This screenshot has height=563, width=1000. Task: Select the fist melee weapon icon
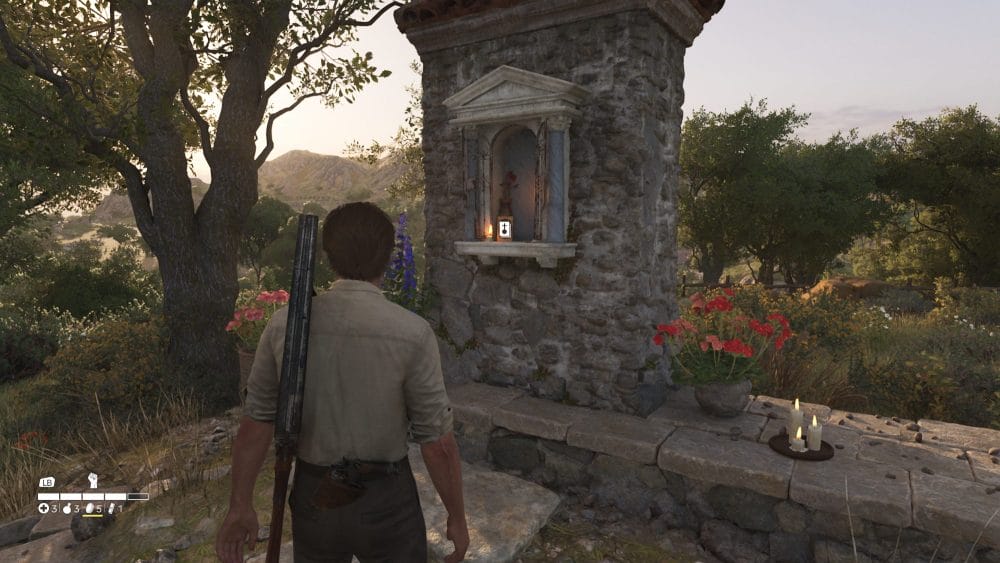93,480
